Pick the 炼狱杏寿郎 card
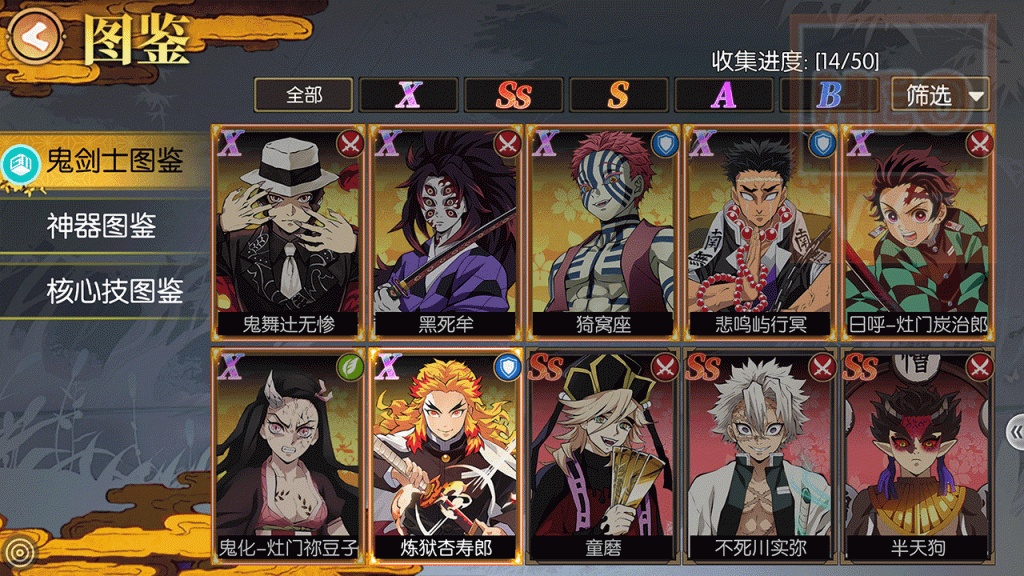 coord(445,455)
